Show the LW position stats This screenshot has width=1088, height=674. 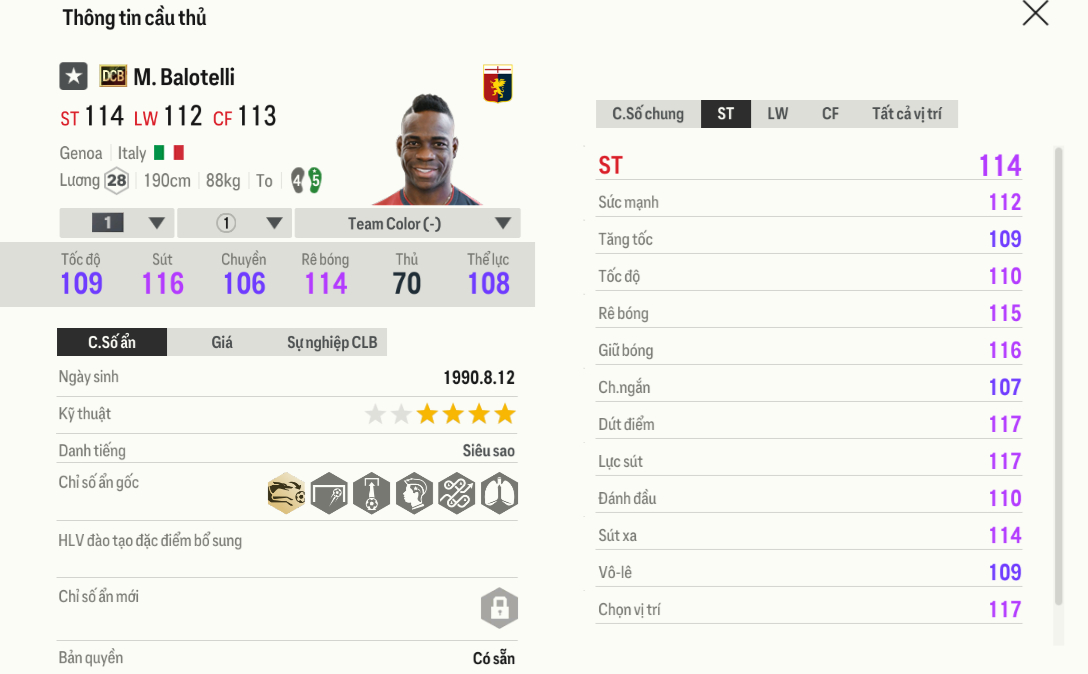tap(778, 114)
